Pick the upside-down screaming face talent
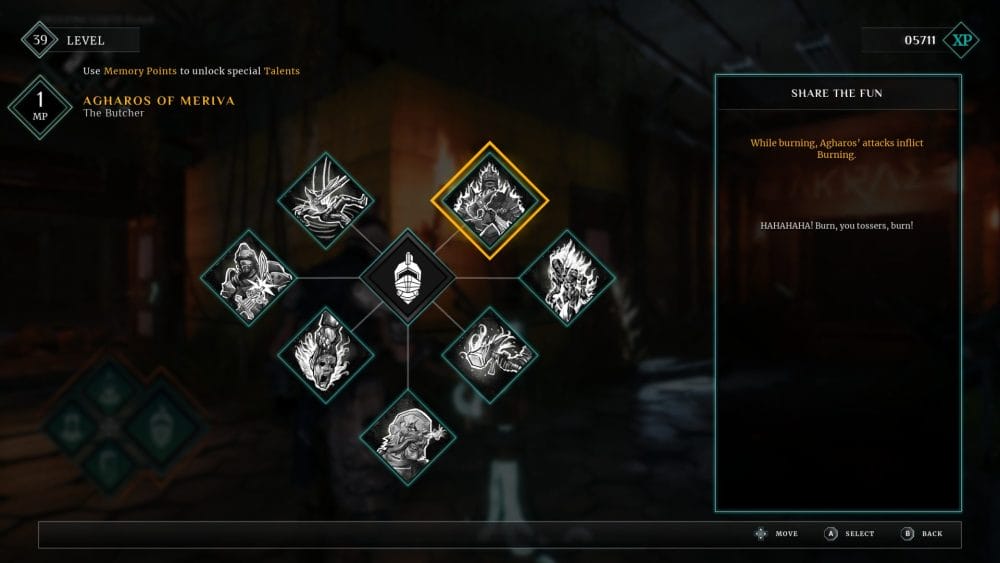The width and height of the screenshot is (1000, 563). click(326, 354)
